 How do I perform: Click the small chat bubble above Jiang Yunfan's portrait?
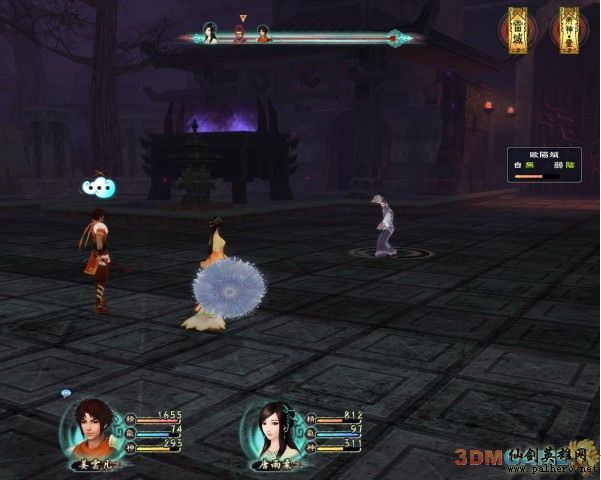(x=66, y=393)
